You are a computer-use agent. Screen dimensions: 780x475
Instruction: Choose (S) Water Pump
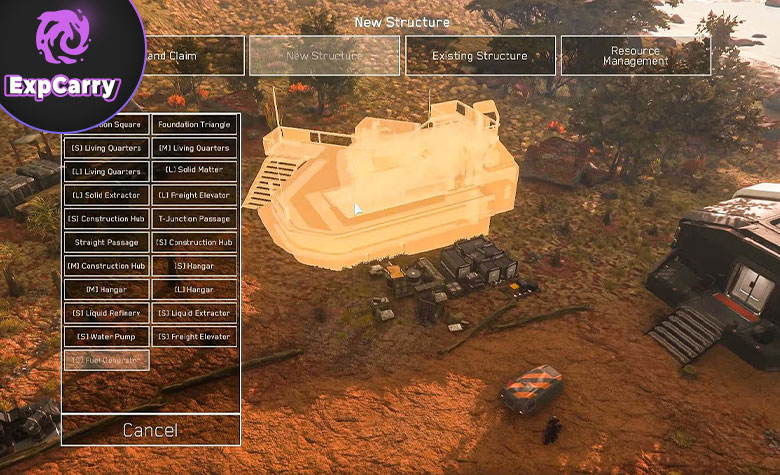(x=106, y=336)
